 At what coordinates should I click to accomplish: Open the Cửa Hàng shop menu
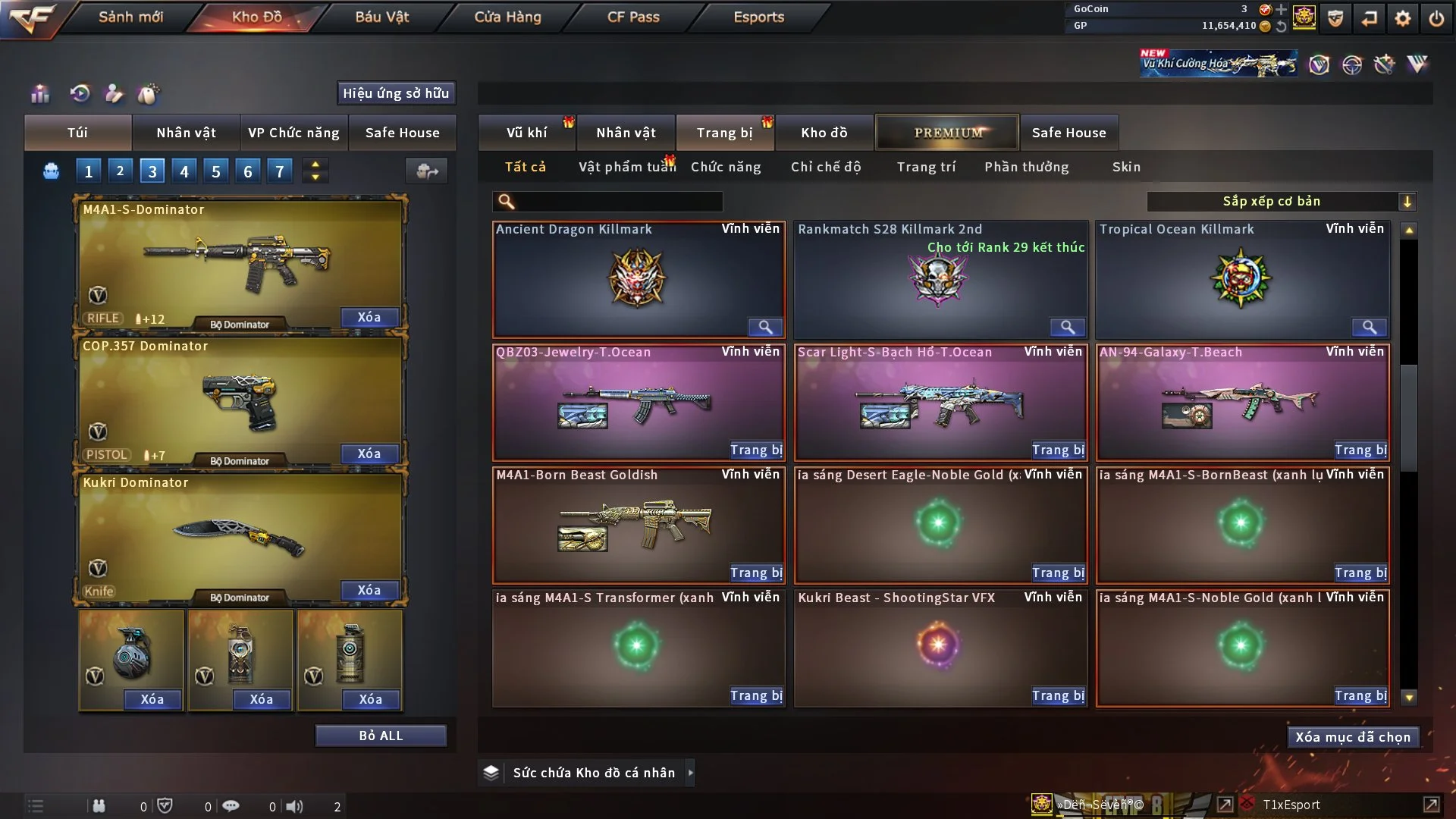pyautogui.click(x=507, y=17)
